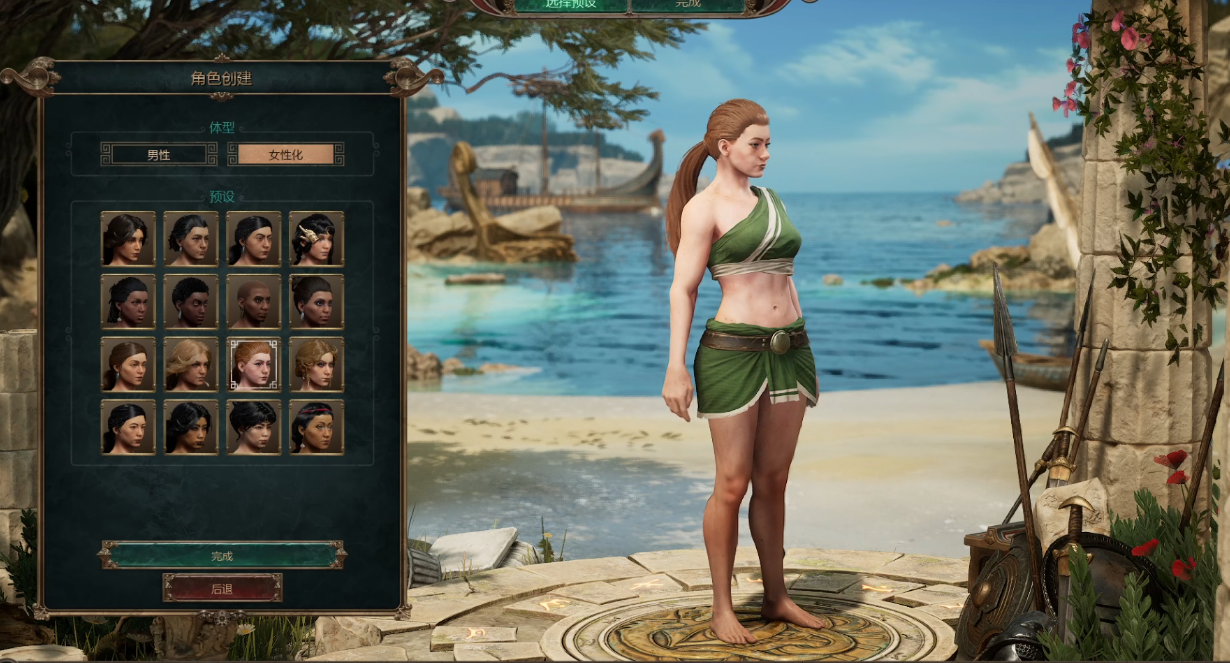Go back with the red 后退 button

222,588
